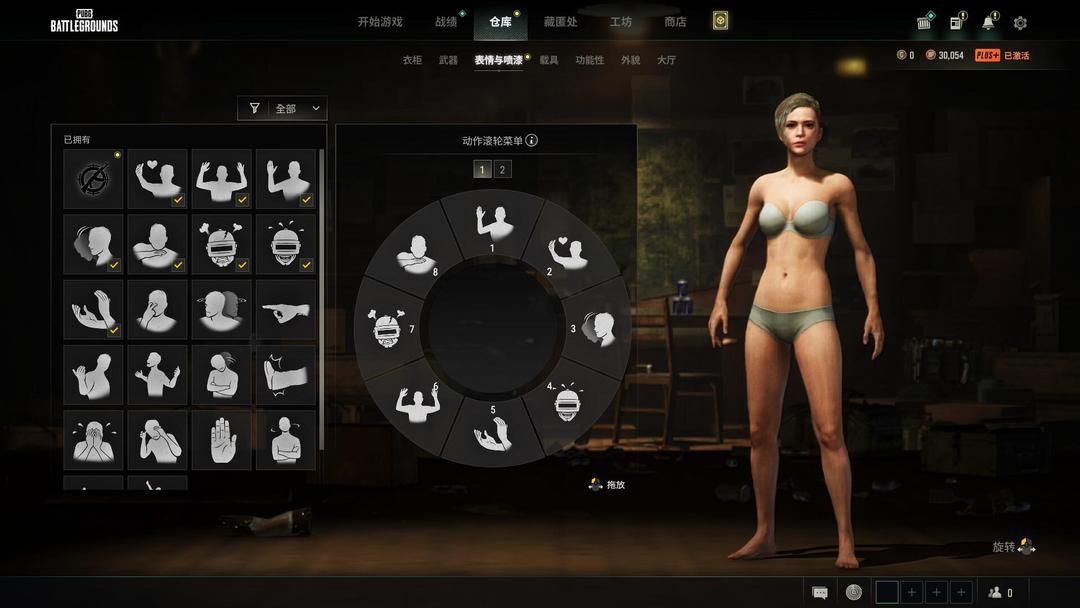The height and width of the screenshot is (608, 1080).
Task: Open the 载具 vehicles tab
Action: [549, 60]
